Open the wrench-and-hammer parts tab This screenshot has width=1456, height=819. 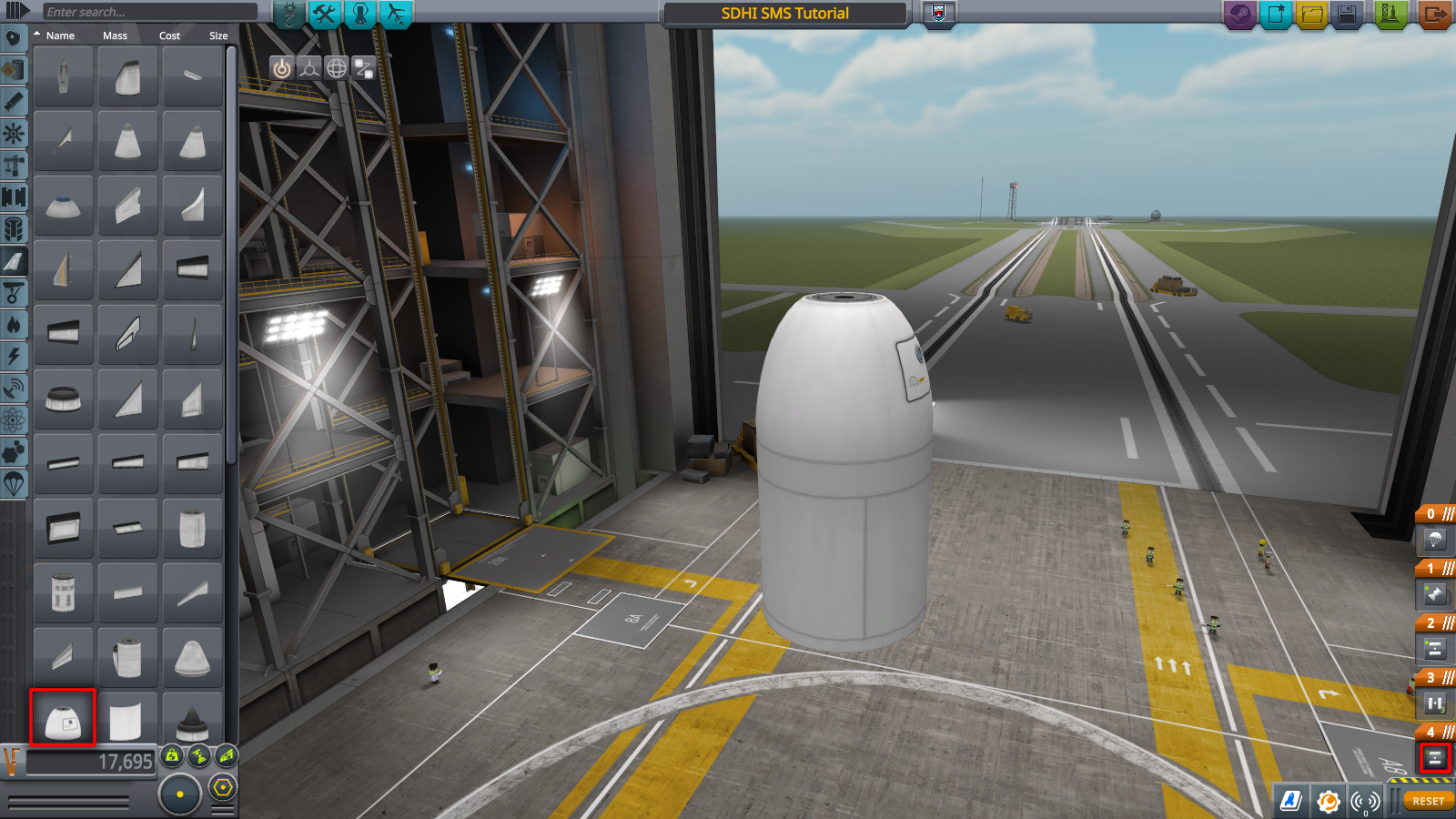[325, 15]
